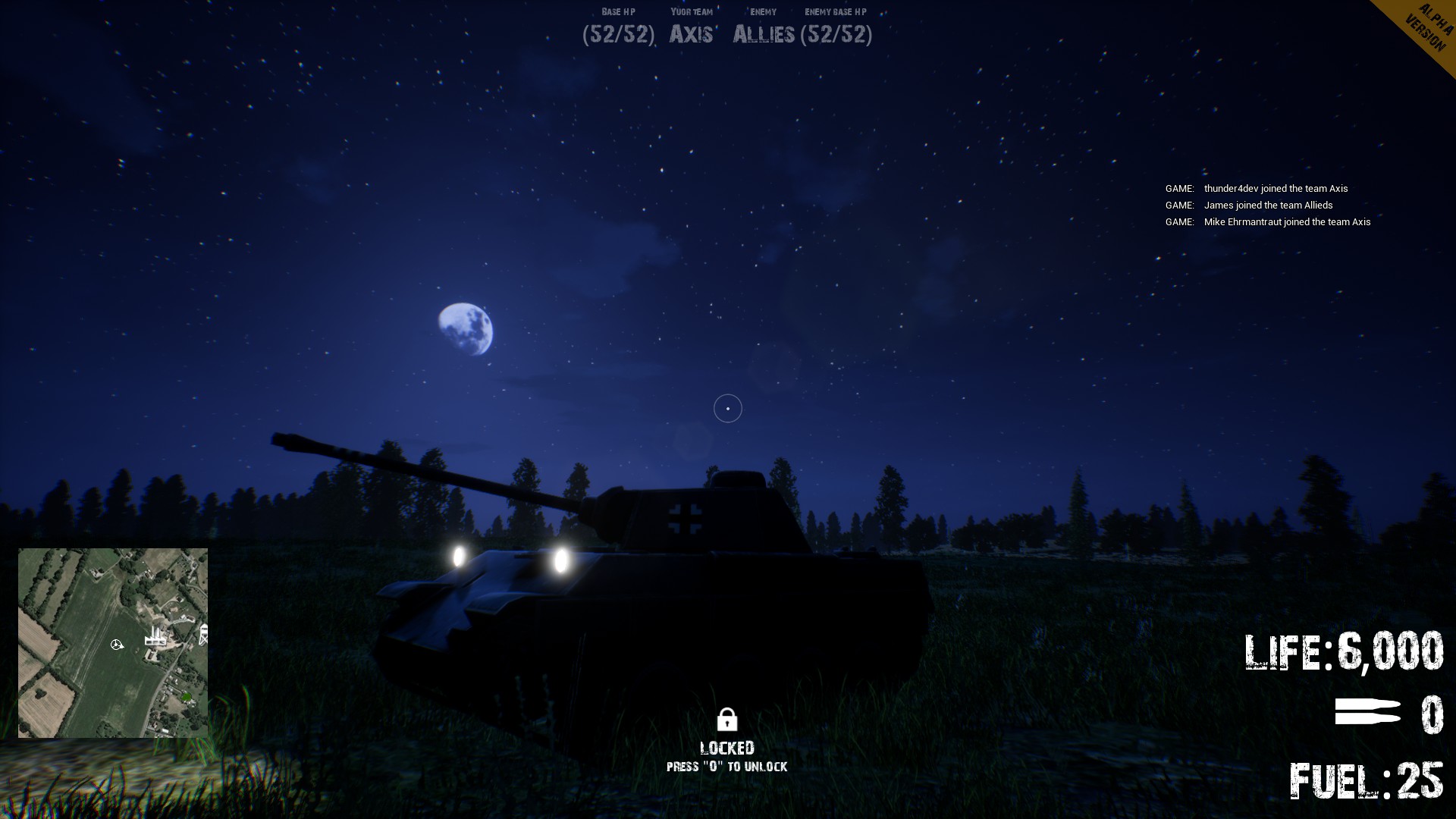
Task: Click the green capture point marker on the minimap
Action: tap(187, 697)
